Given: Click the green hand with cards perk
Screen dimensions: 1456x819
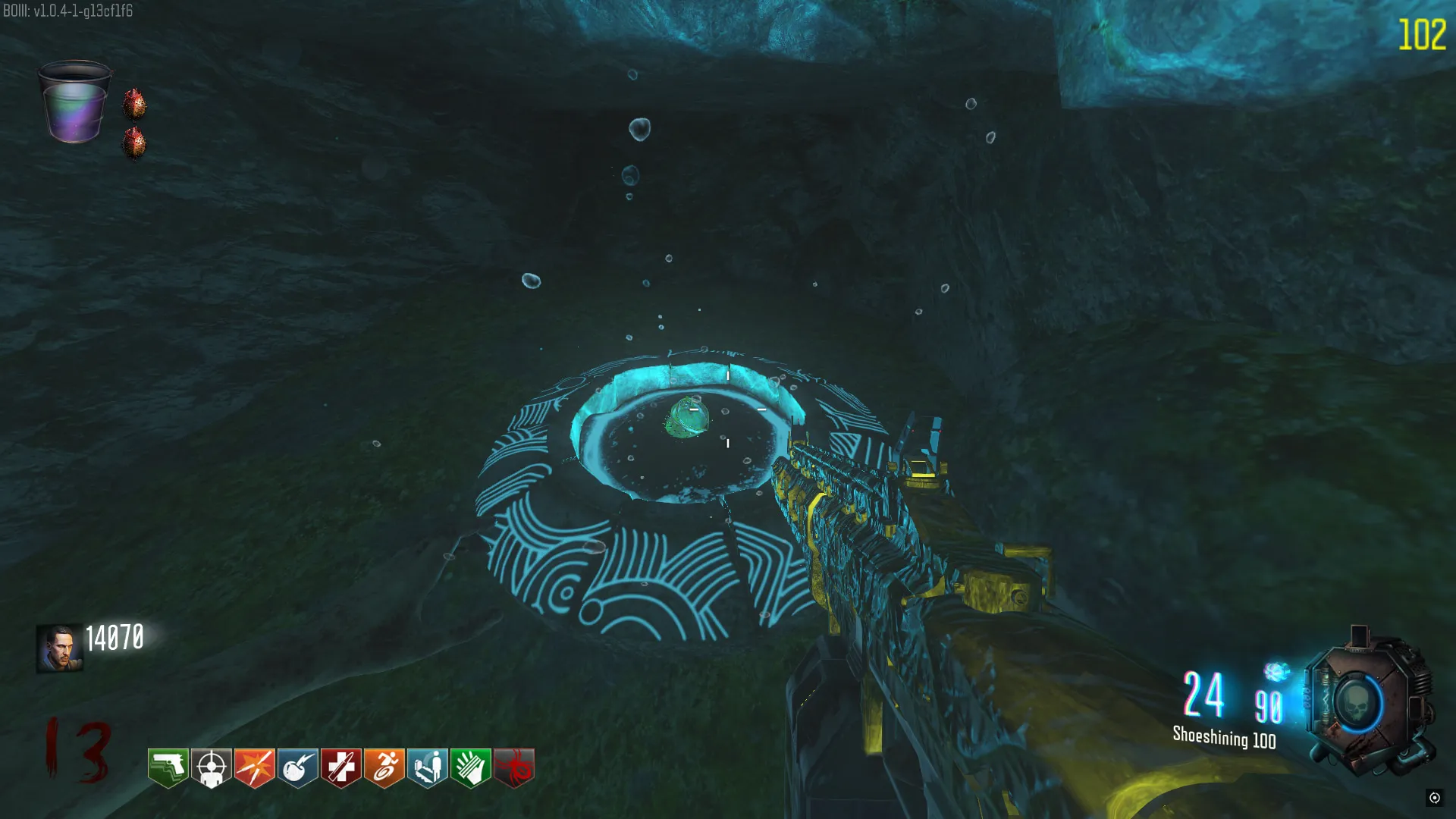Looking at the screenshot, I should click(x=470, y=767).
